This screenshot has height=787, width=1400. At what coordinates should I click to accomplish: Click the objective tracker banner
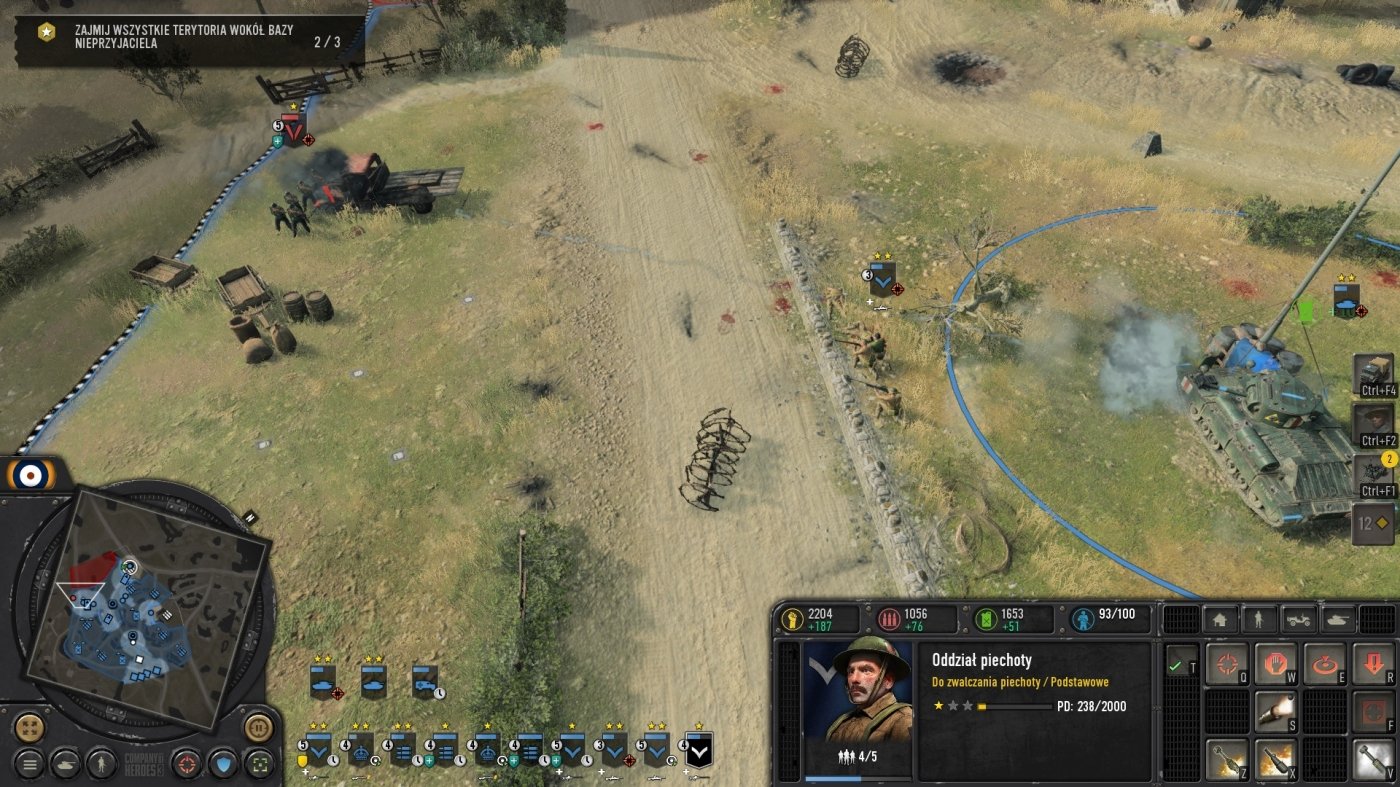(x=190, y=40)
